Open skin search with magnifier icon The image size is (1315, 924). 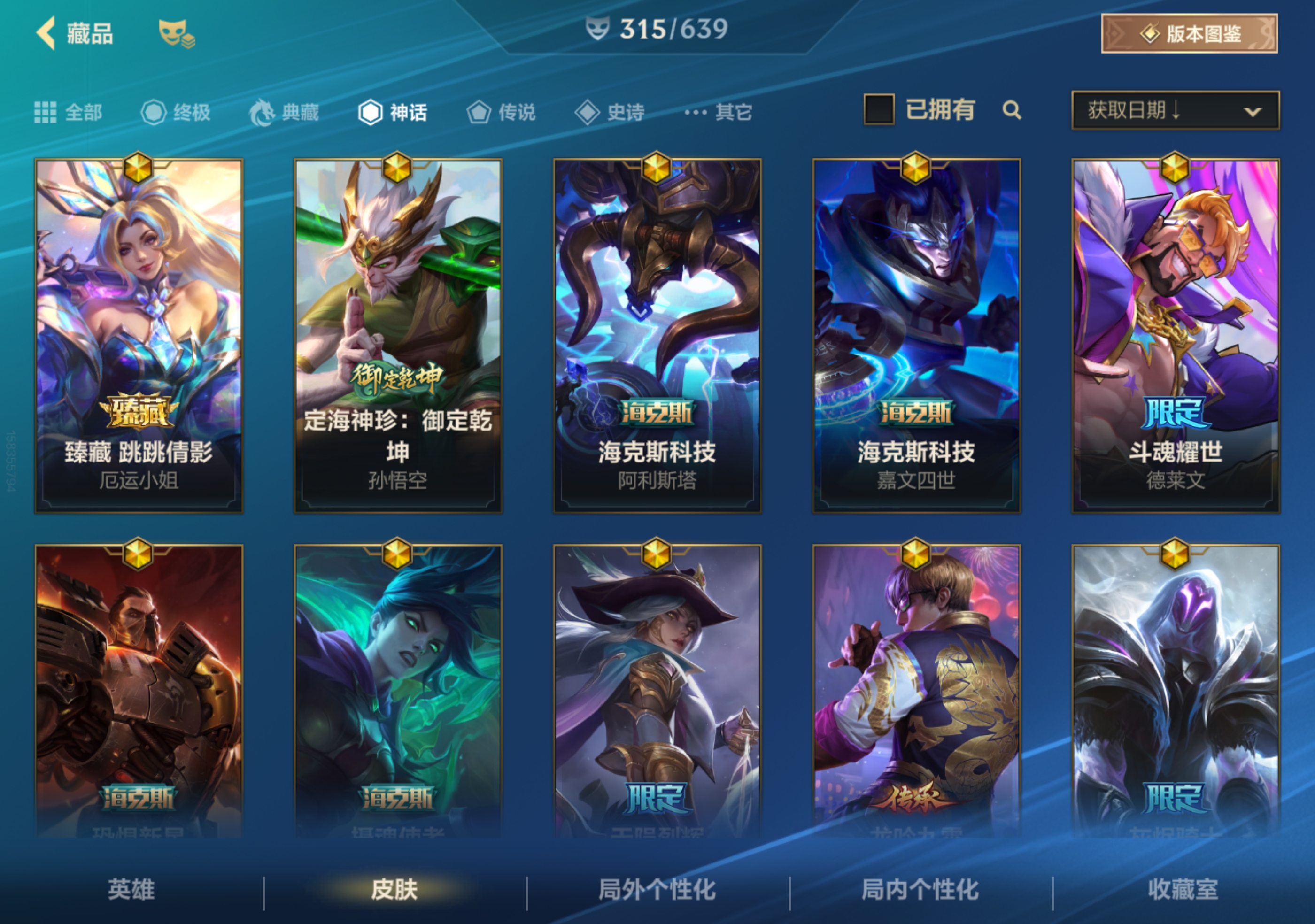pyautogui.click(x=1012, y=110)
